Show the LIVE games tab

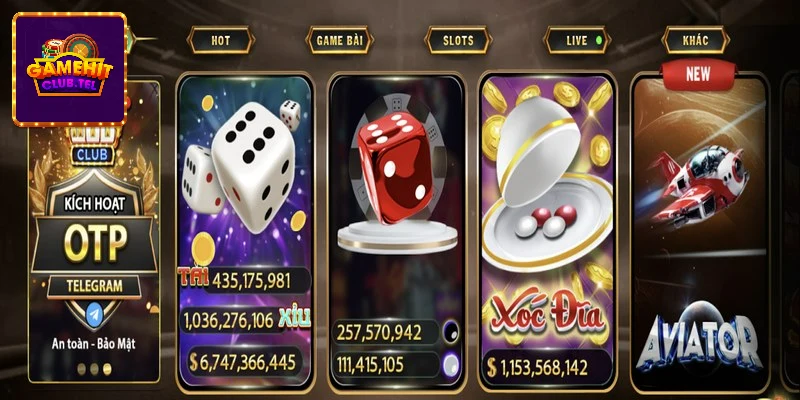point(576,41)
